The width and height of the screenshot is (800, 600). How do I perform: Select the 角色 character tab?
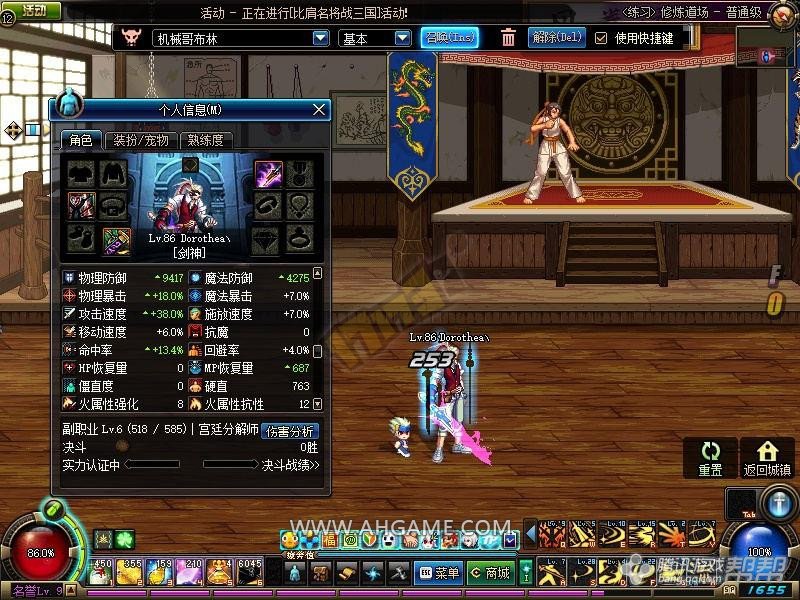[80, 141]
